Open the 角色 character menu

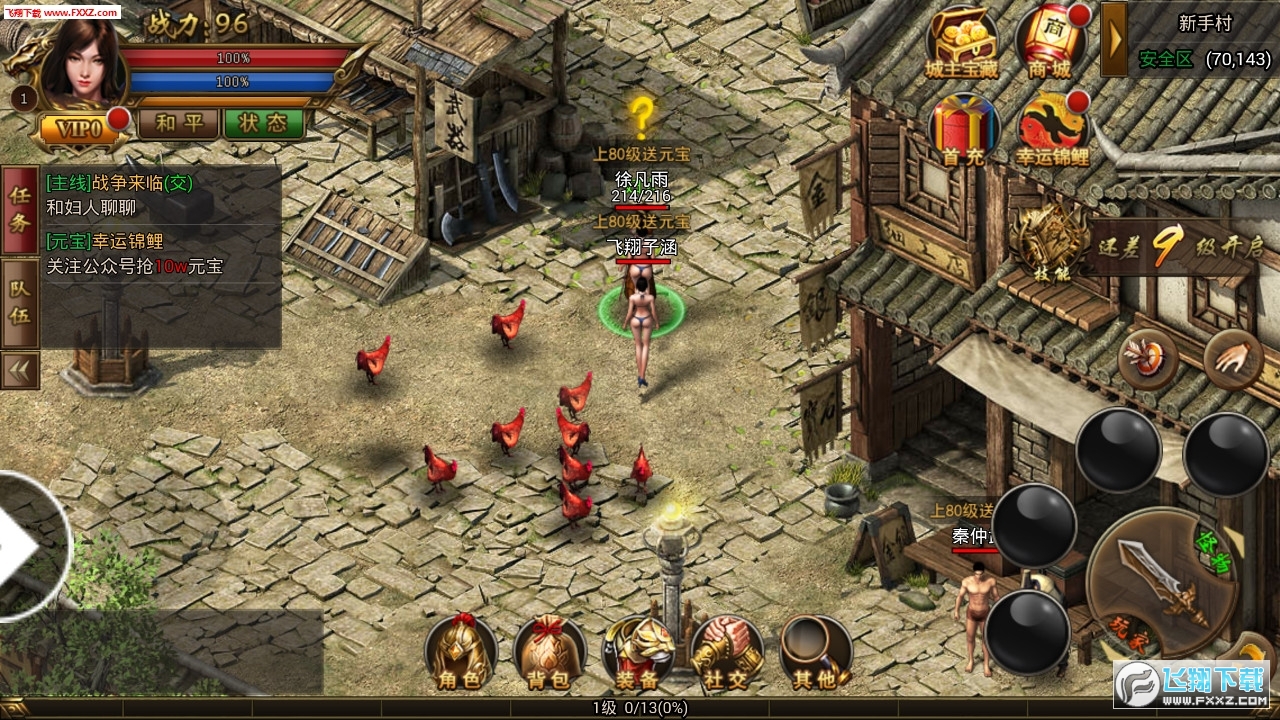(461, 653)
